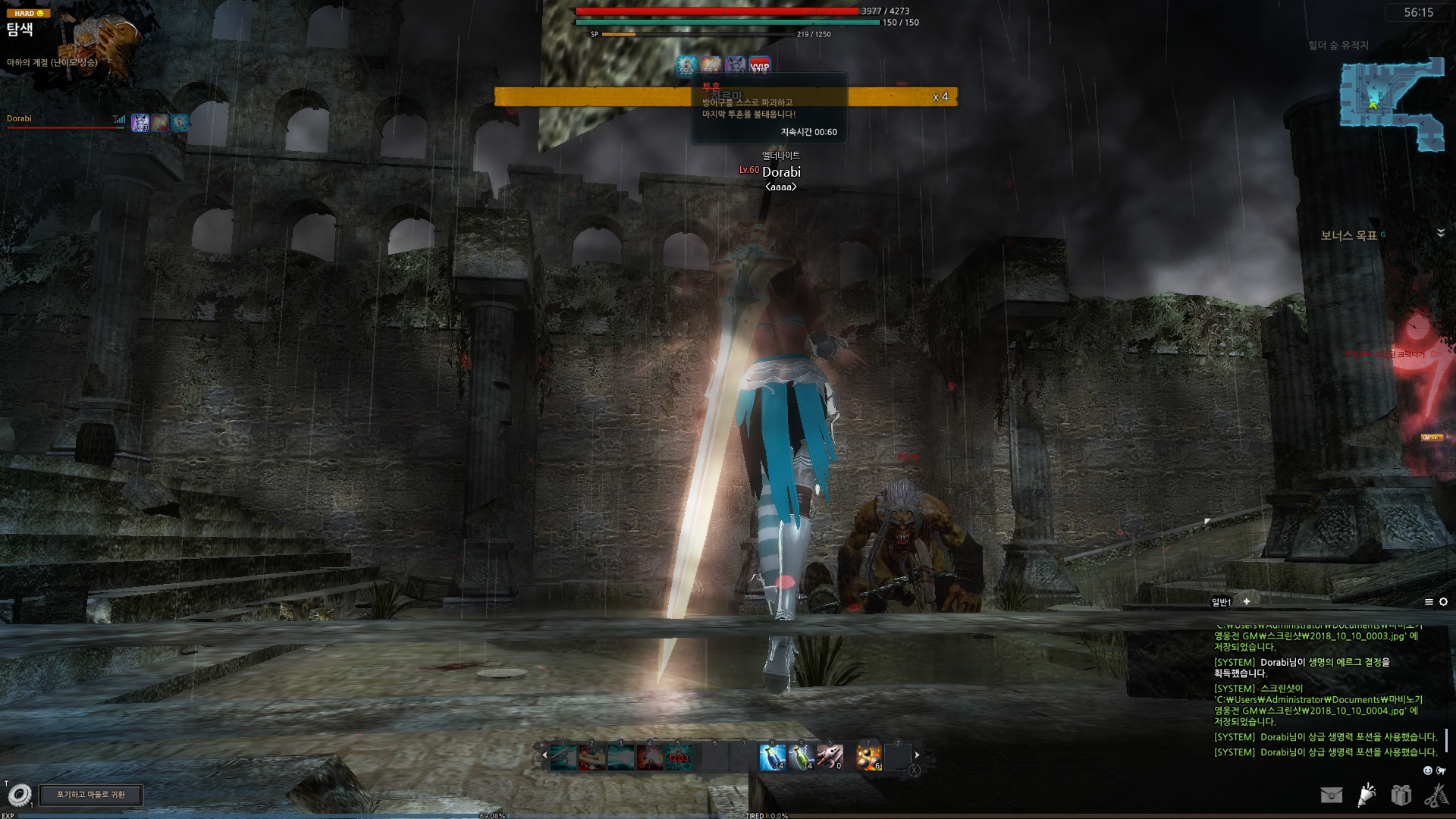1456x819 pixels.
Task: Open the scissors and comb salon icon
Action: click(x=1436, y=795)
